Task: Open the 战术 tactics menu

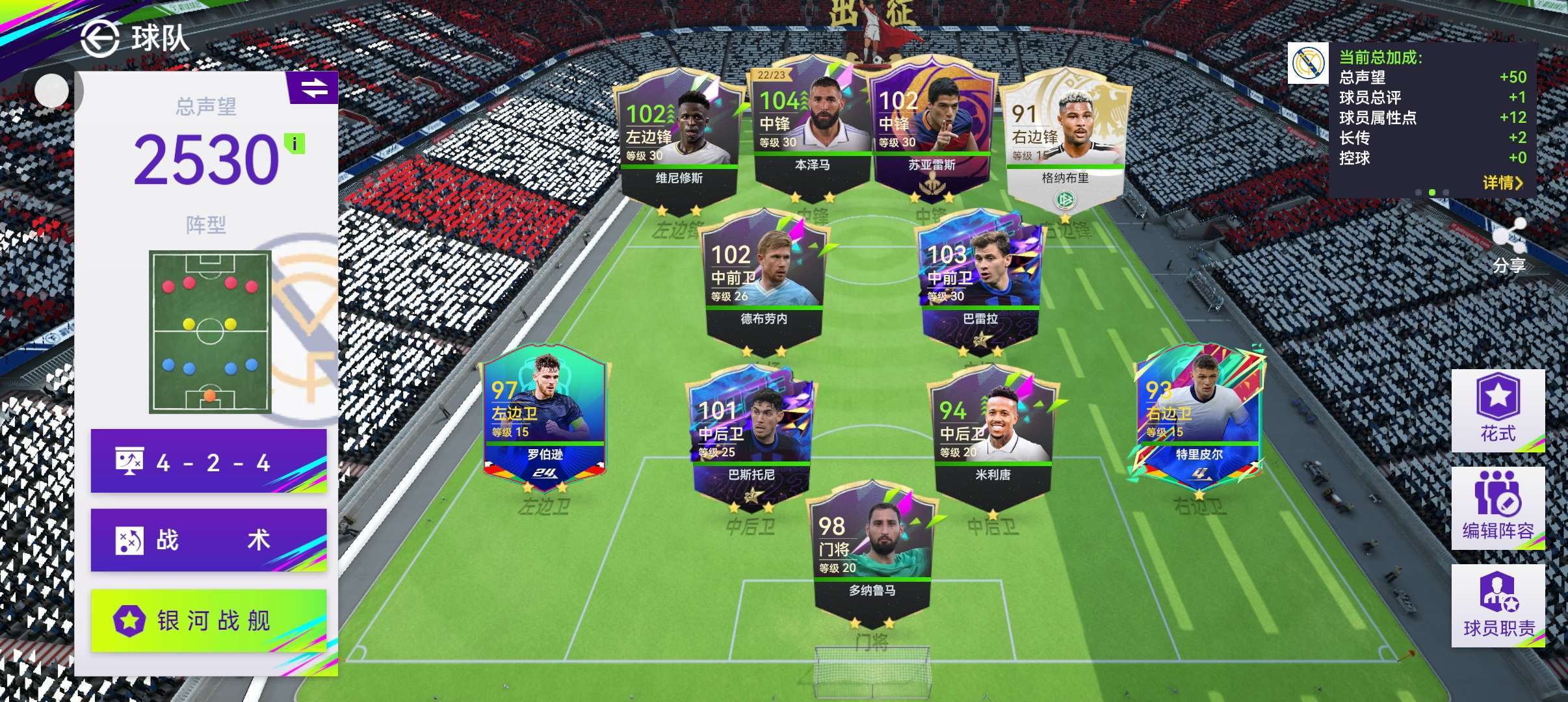Action: click(x=208, y=539)
